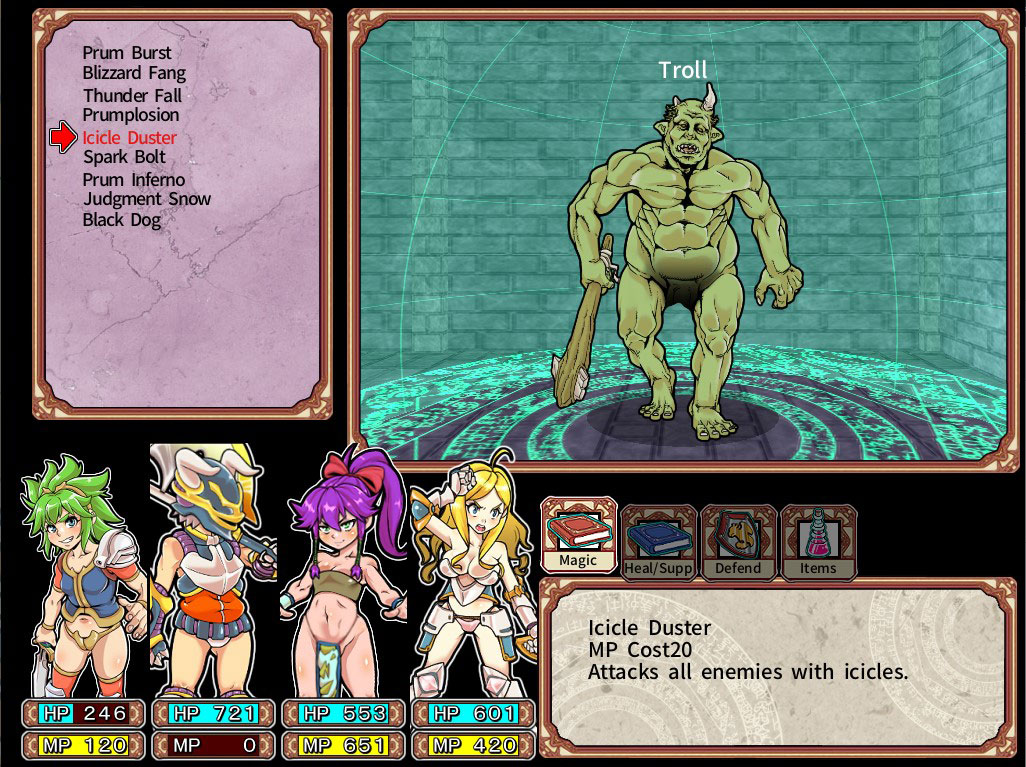Choose the Defend command
The image size is (1026, 767).
(738, 543)
